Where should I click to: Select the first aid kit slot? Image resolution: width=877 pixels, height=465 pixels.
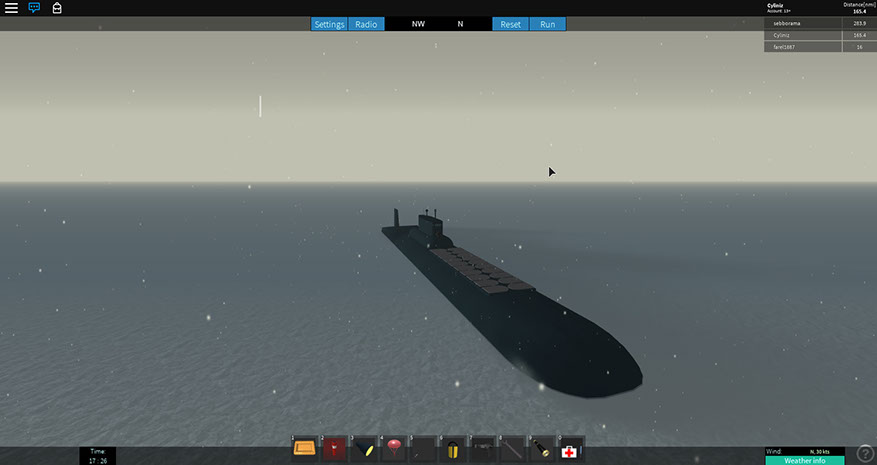pyautogui.click(x=570, y=449)
